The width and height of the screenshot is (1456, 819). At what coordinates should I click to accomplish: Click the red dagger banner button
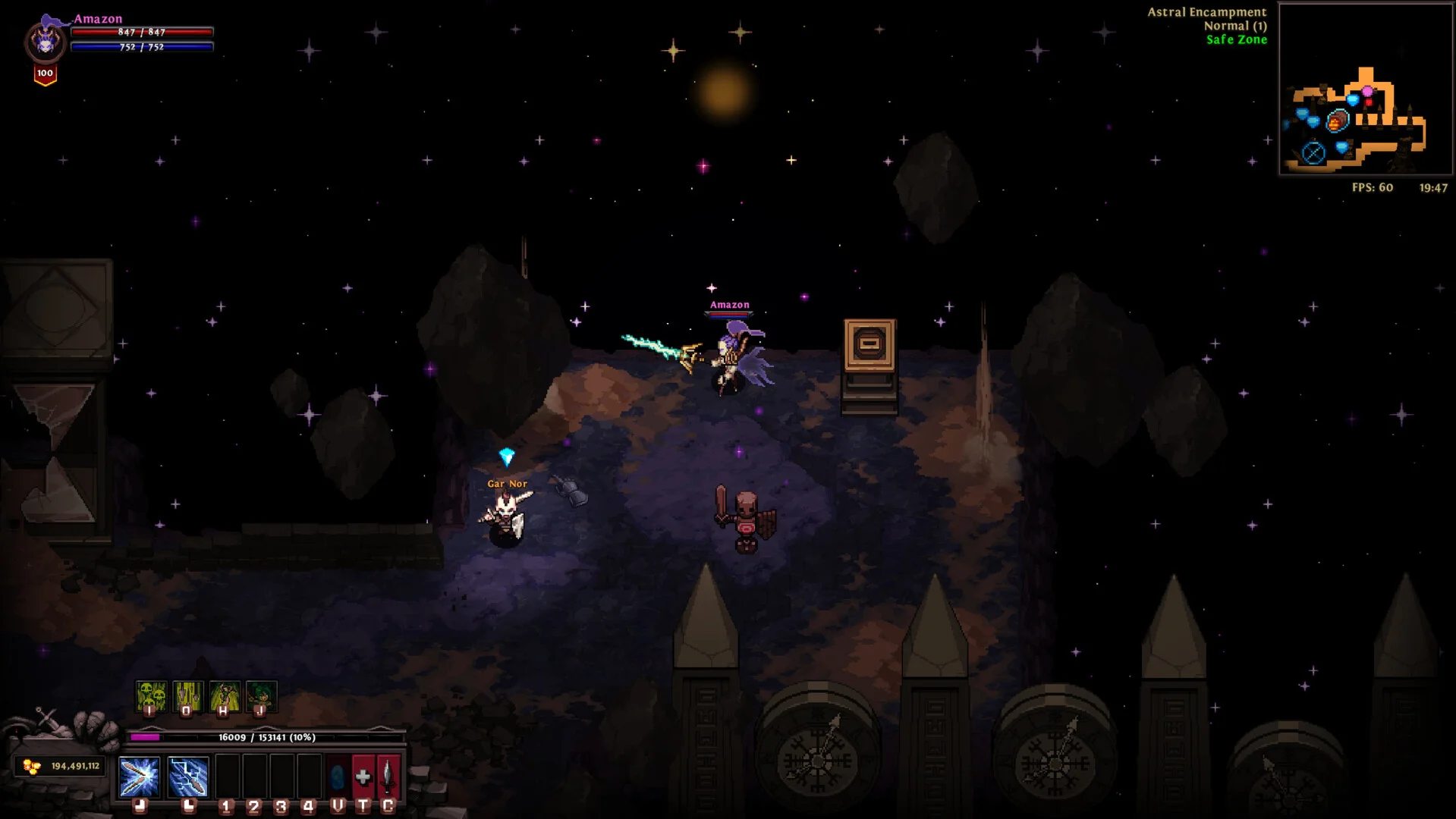[x=388, y=777]
